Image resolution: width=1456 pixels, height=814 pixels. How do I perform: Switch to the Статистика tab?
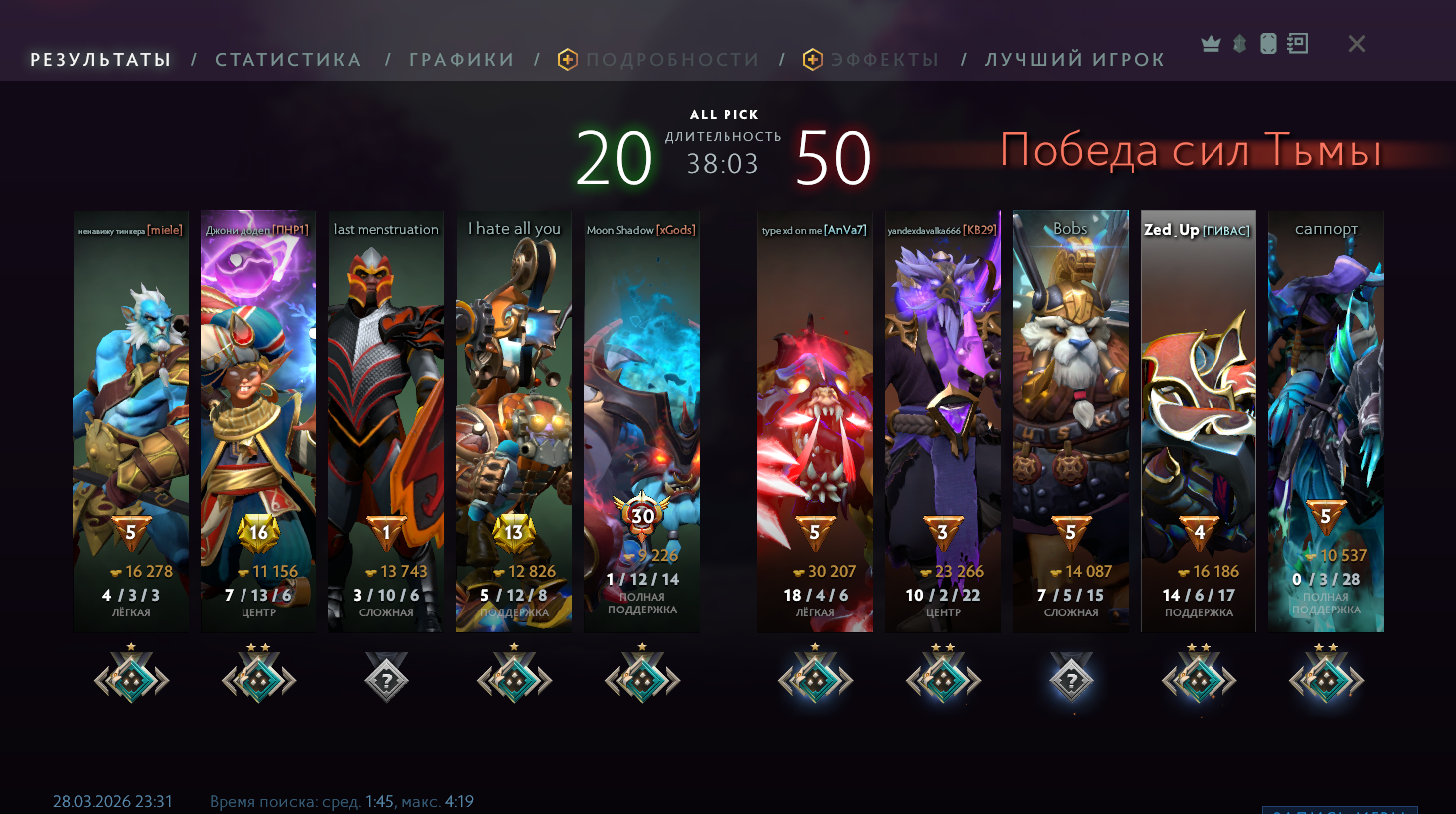click(288, 60)
